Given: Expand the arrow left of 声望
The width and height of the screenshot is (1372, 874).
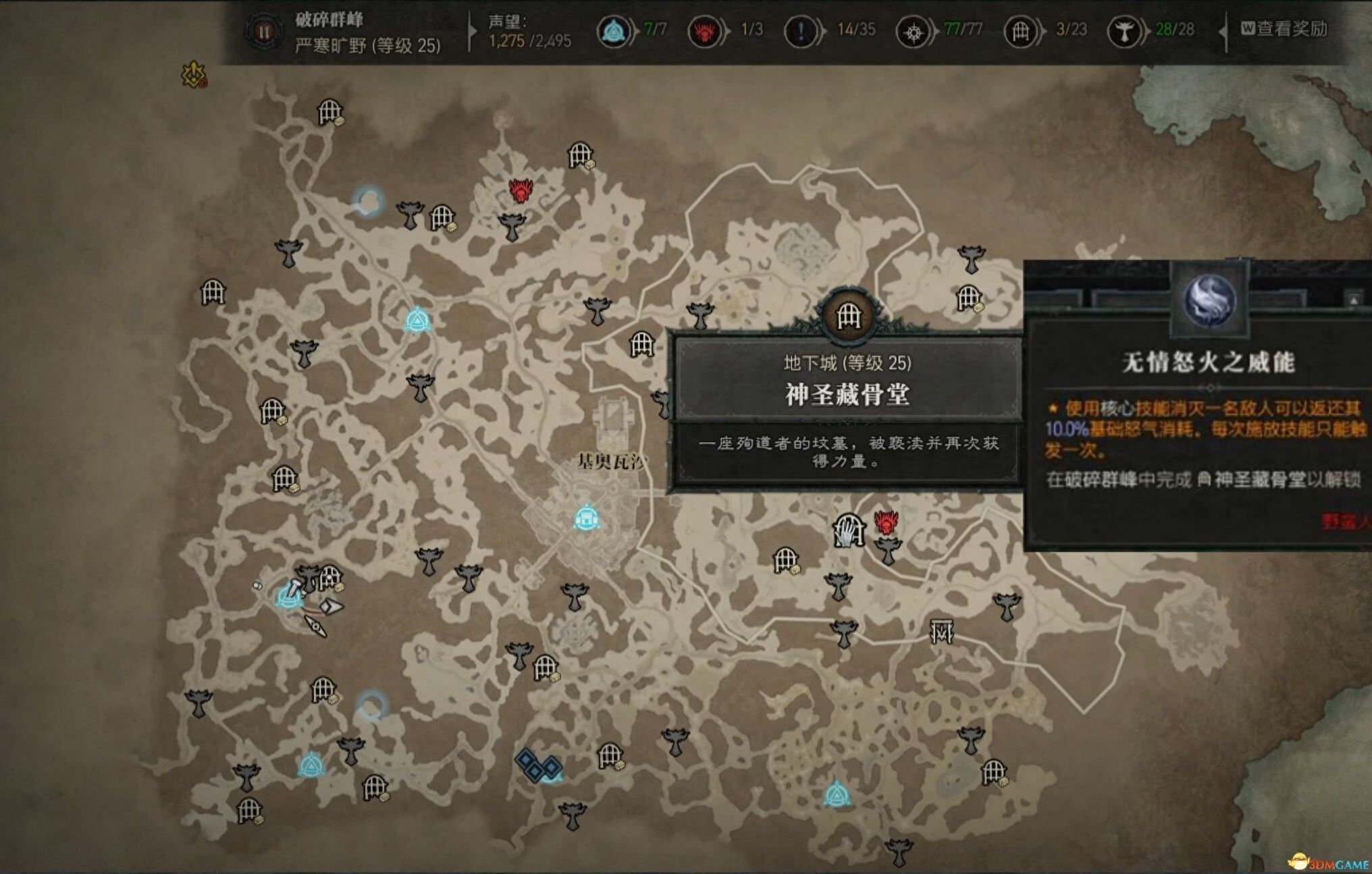Looking at the screenshot, I should pyautogui.click(x=473, y=30).
